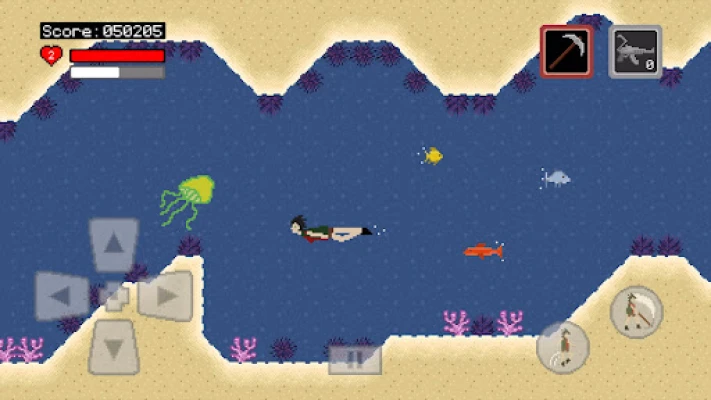Tap the D-pad right arrow
The width and height of the screenshot is (711, 400).
(x=165, y=296)
